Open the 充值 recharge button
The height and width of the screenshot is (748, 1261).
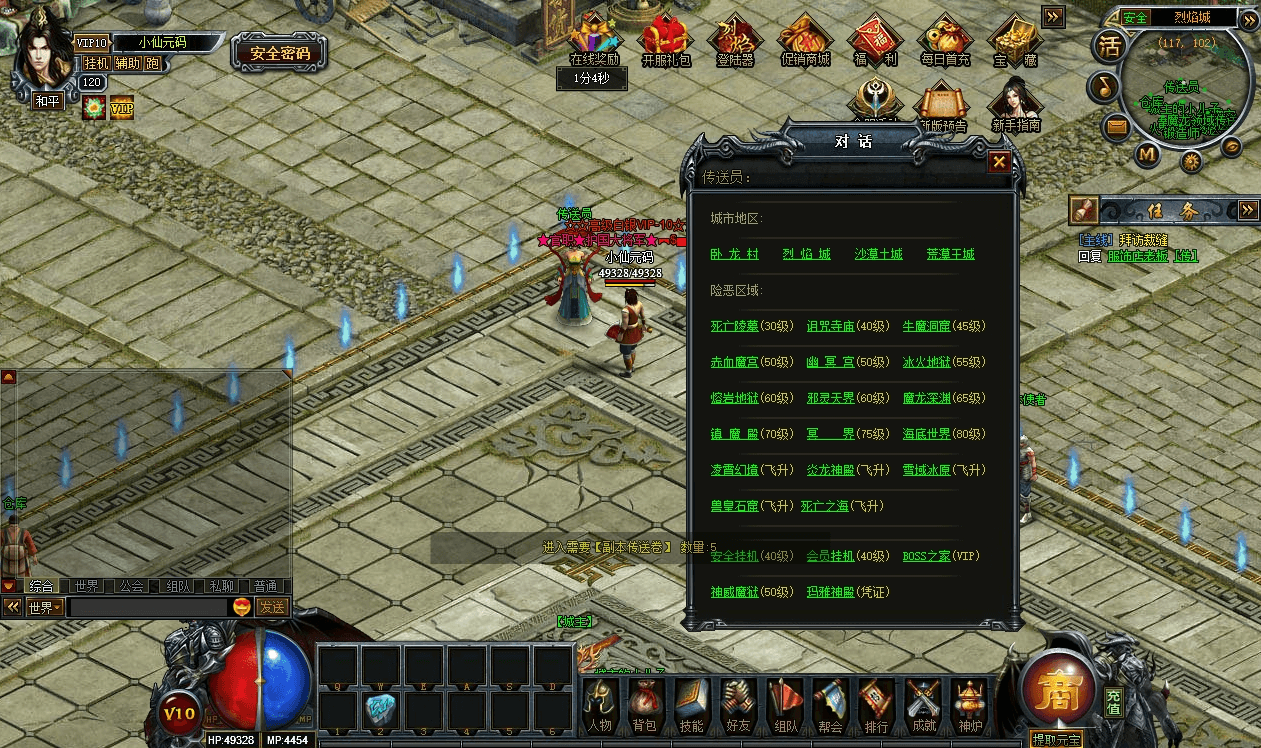point(1114,702)
